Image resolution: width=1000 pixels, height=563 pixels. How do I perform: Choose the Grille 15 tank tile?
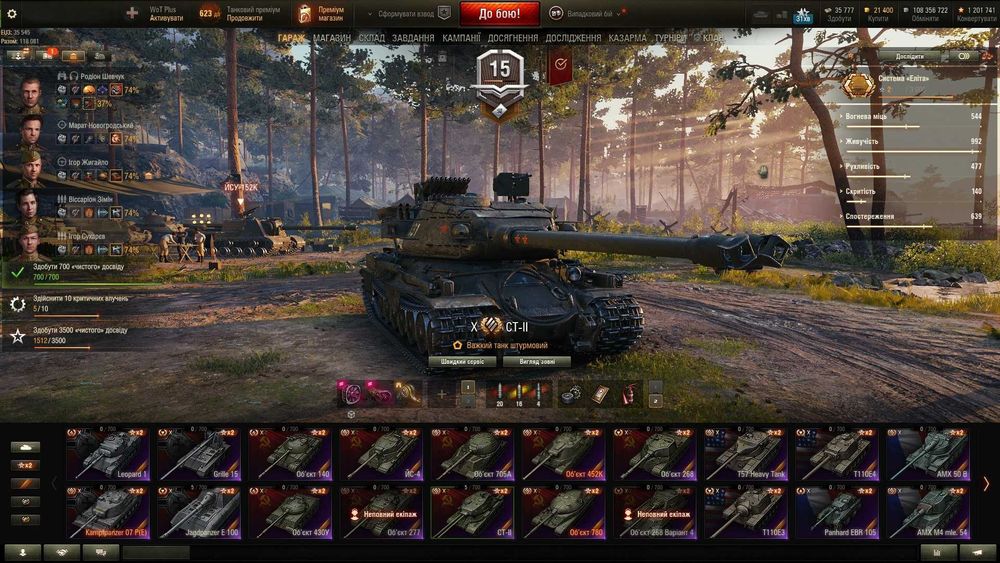(x=198, y=454)
